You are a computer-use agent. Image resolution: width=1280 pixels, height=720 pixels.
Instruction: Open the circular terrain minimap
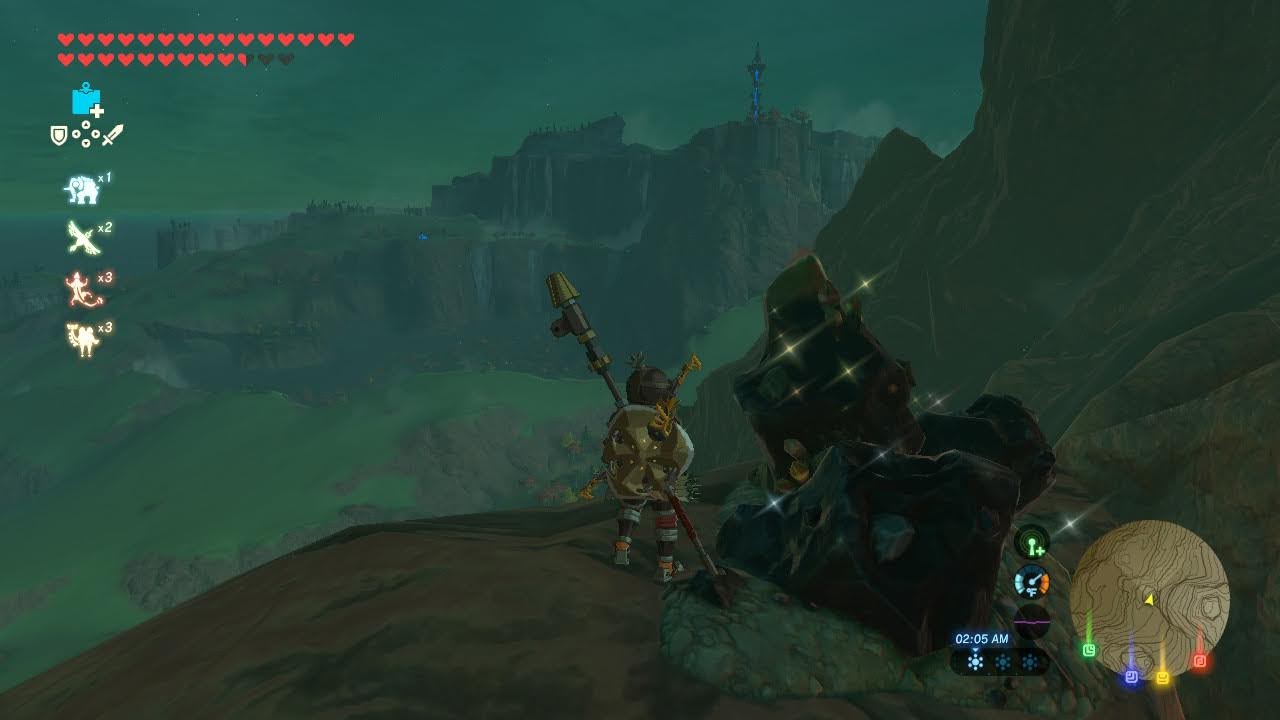tap(1149, 598)
